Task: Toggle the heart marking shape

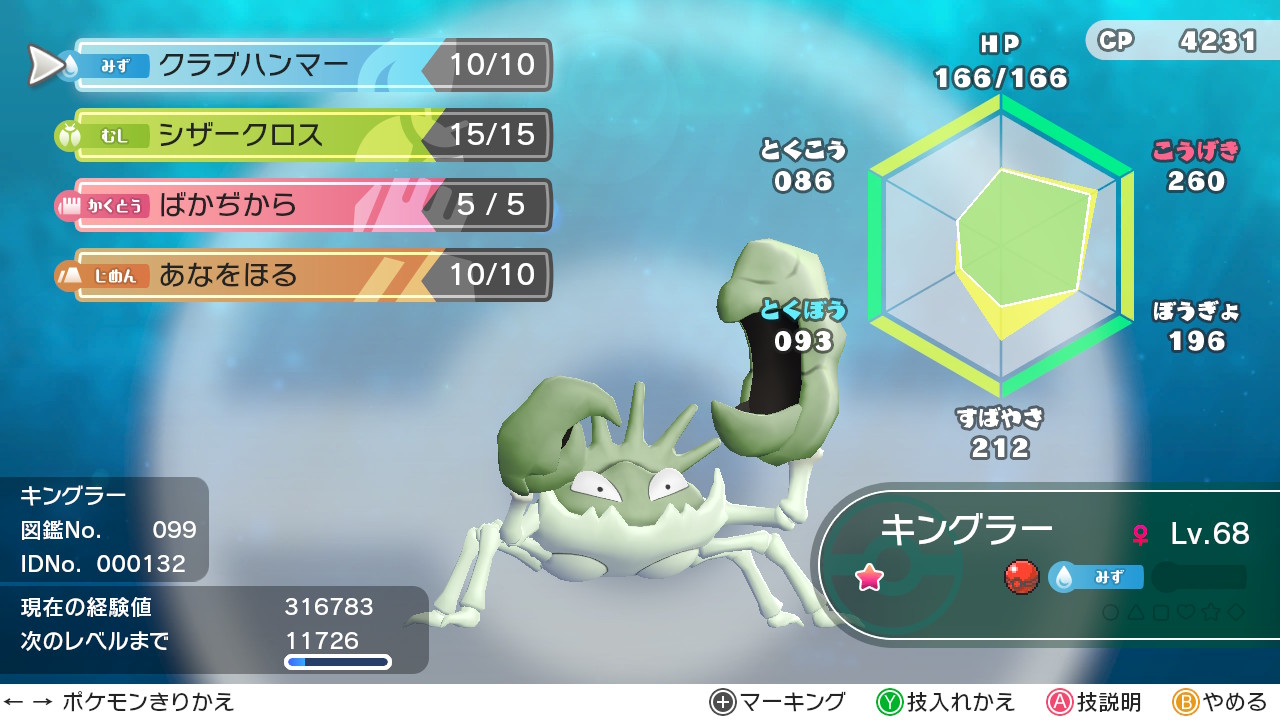Action: point(1185,612)
